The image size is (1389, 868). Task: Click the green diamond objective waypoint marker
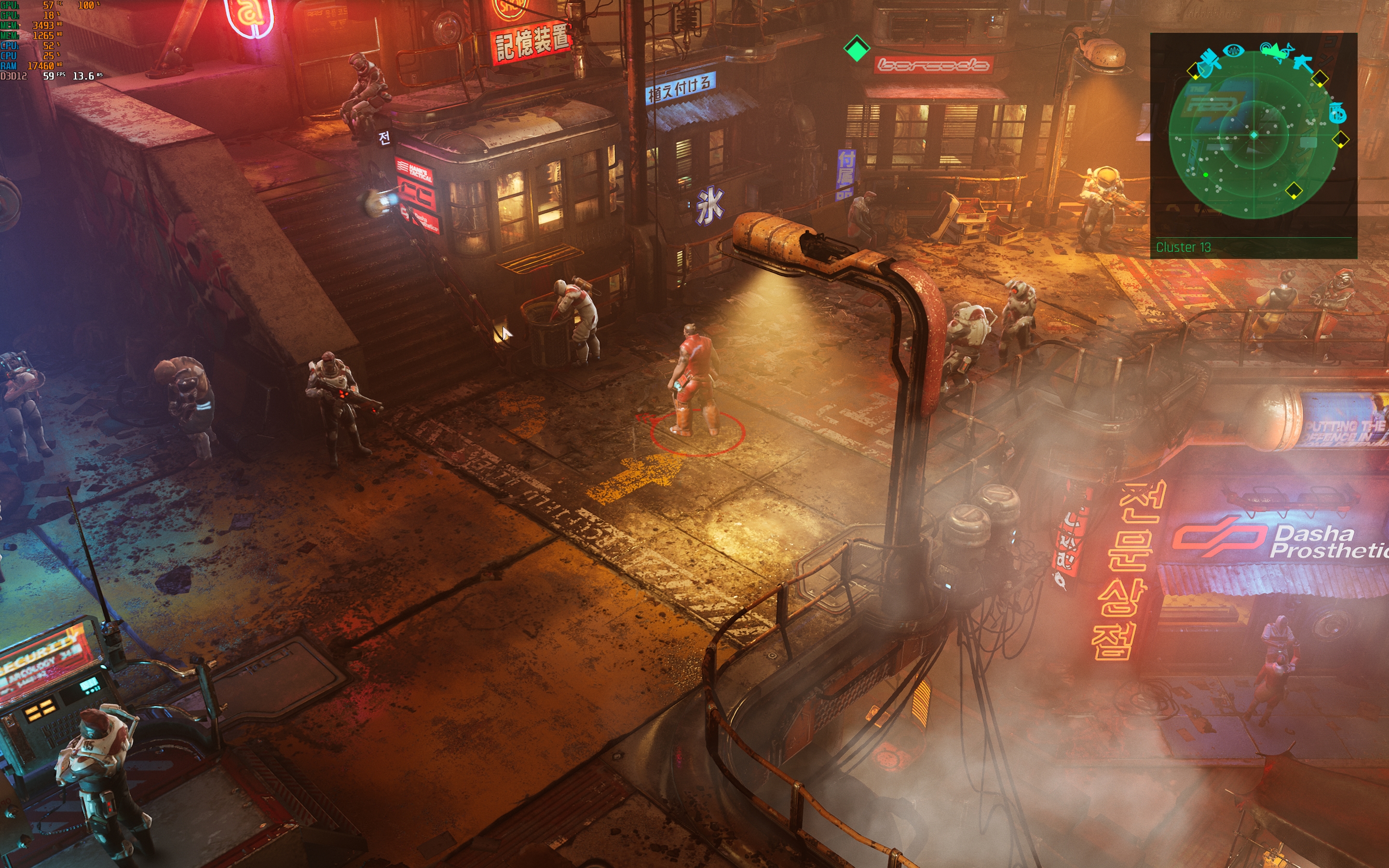(x=857, y=49)
